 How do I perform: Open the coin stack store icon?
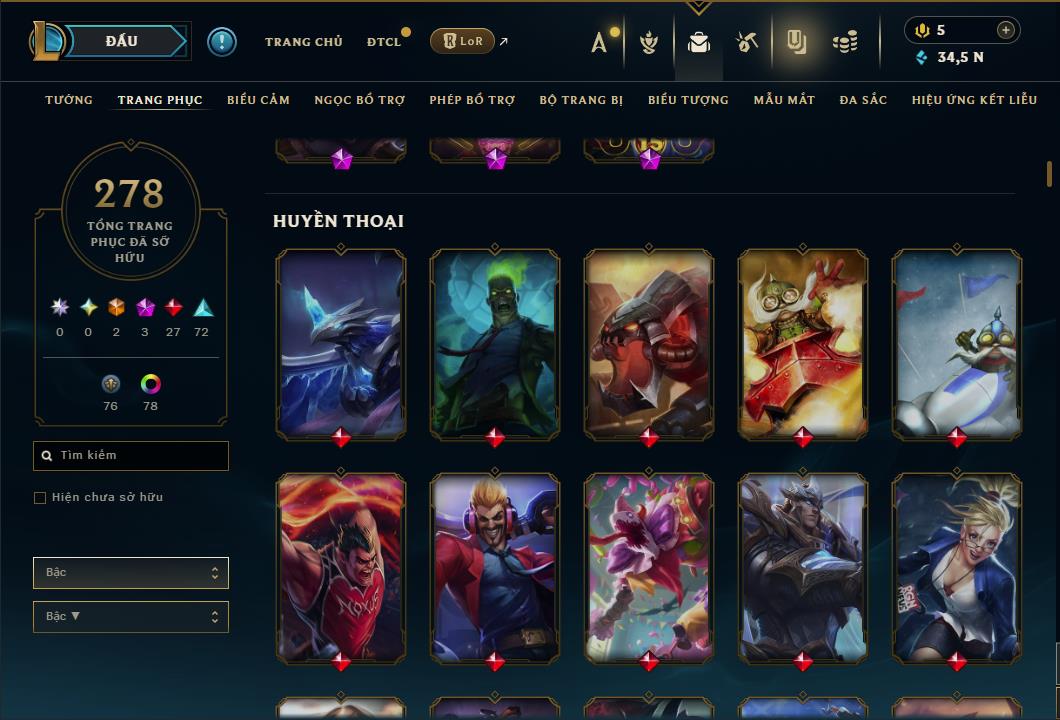tap(845, 42)
